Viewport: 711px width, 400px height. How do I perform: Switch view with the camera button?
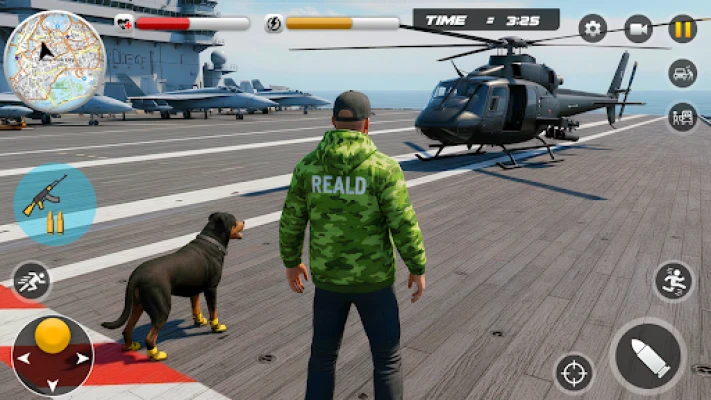[x=638, y=28]
